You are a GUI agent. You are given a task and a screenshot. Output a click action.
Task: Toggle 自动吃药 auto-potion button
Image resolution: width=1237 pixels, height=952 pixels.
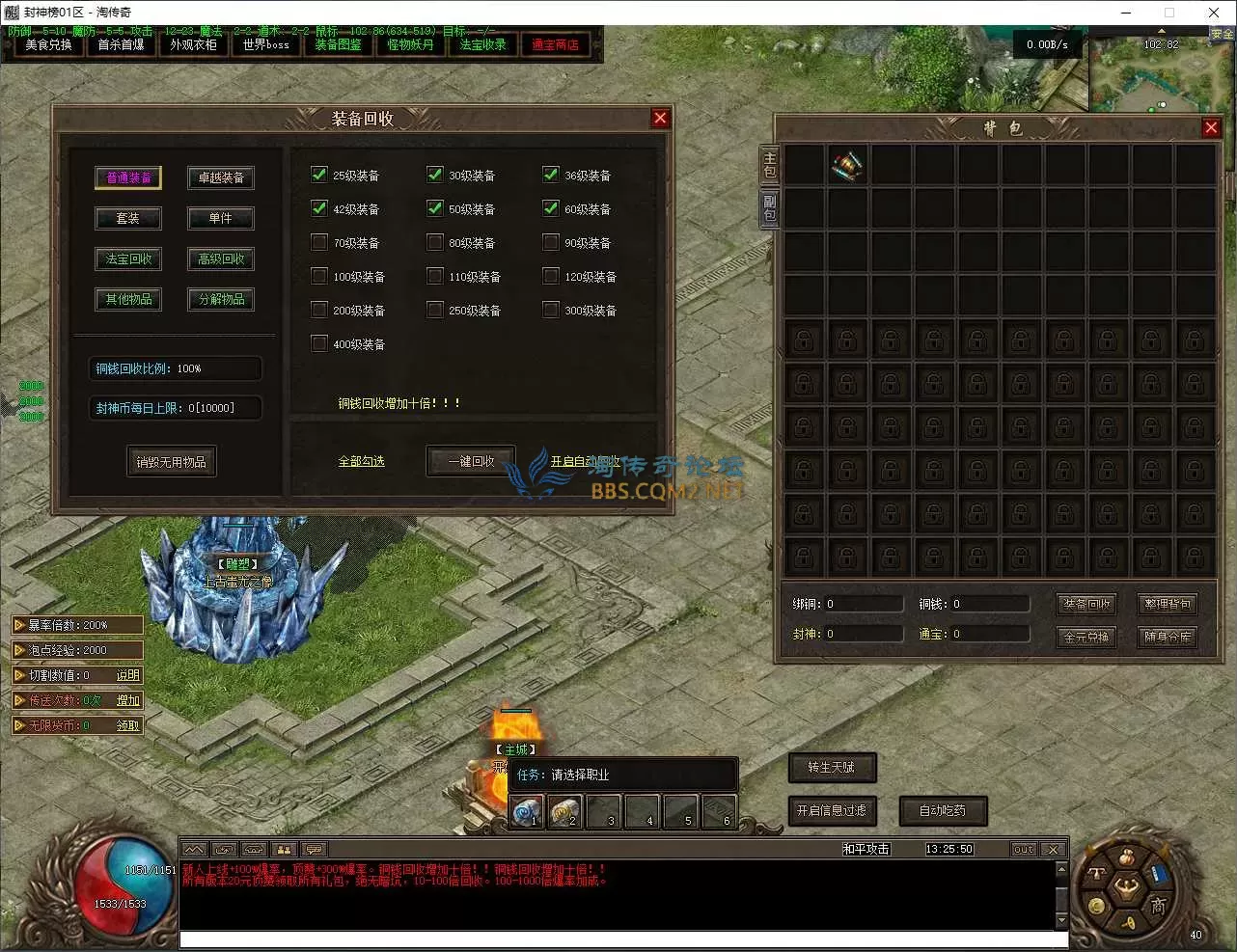(943, 810)
